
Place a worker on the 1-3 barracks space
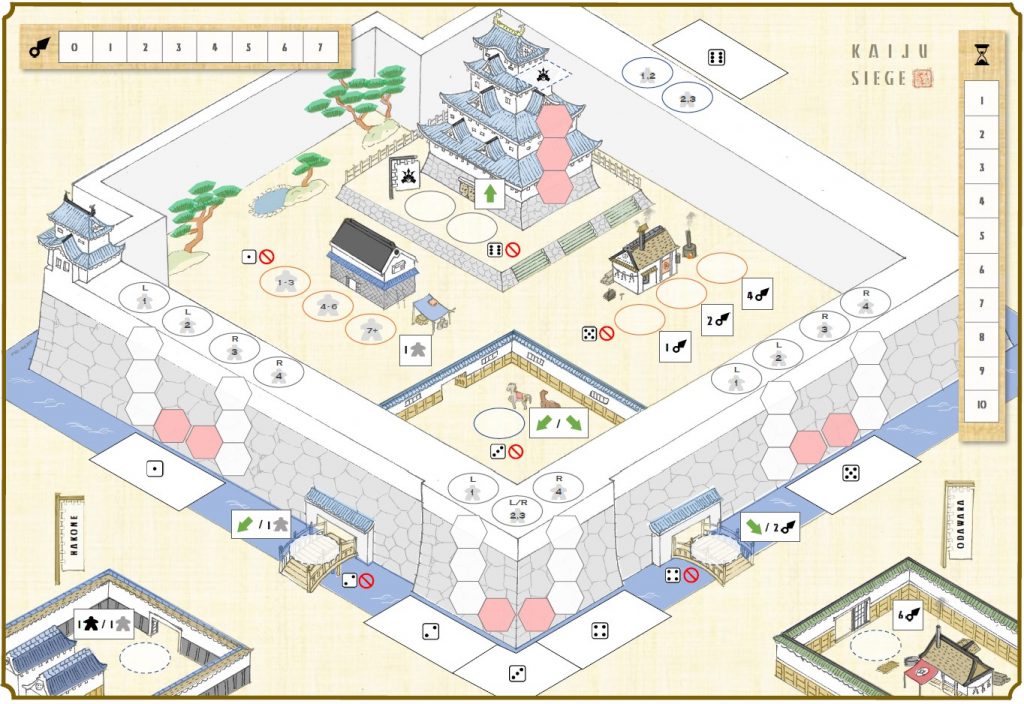[286, 282]
